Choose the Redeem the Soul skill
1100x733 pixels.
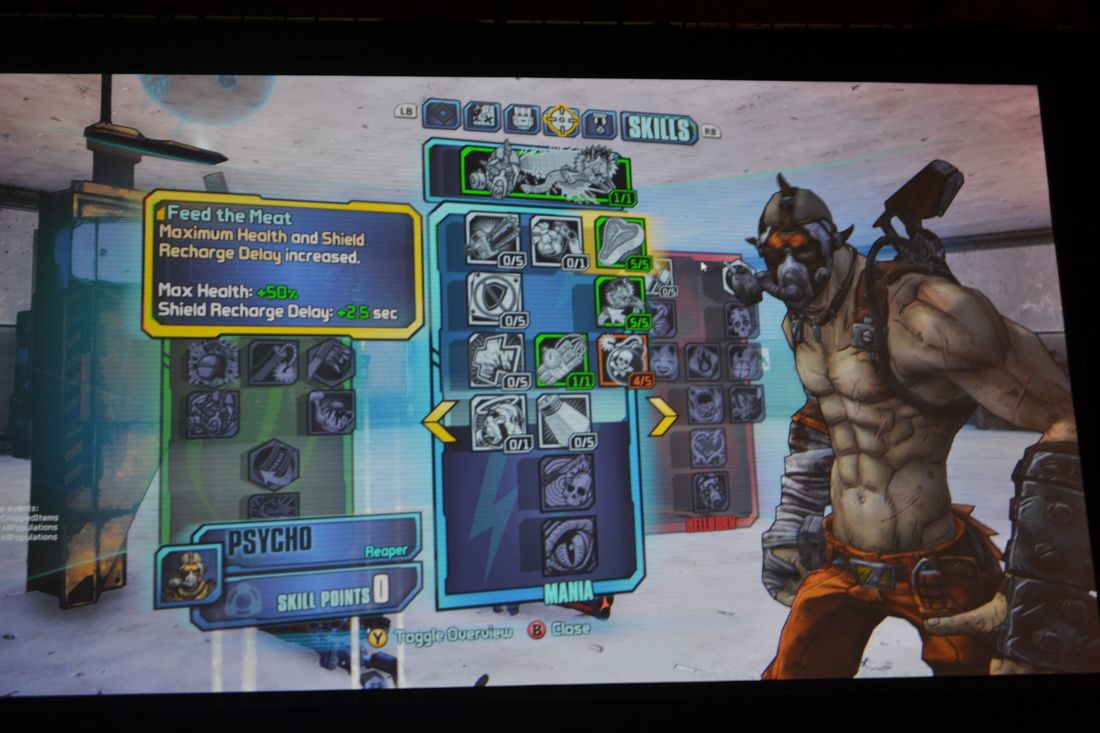tap(497, 421)
